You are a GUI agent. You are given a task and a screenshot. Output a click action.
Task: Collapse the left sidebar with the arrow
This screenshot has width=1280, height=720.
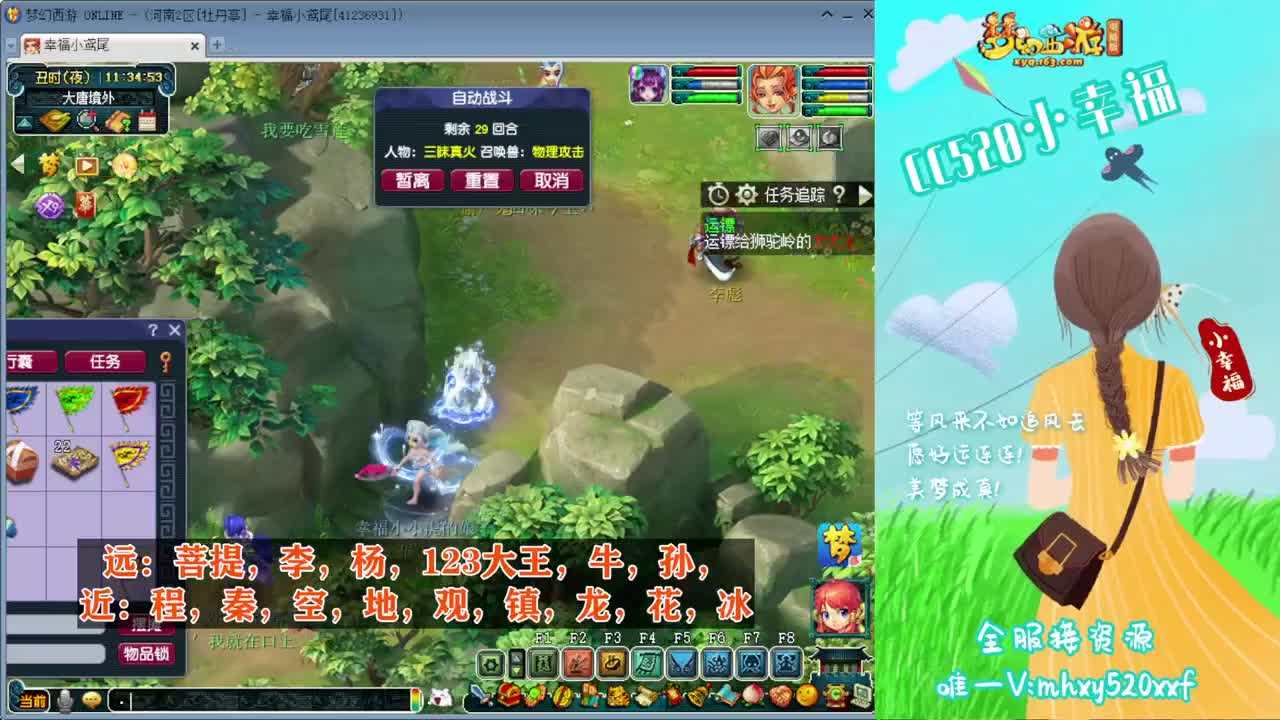pyautogui.click(x=16, y=163)
